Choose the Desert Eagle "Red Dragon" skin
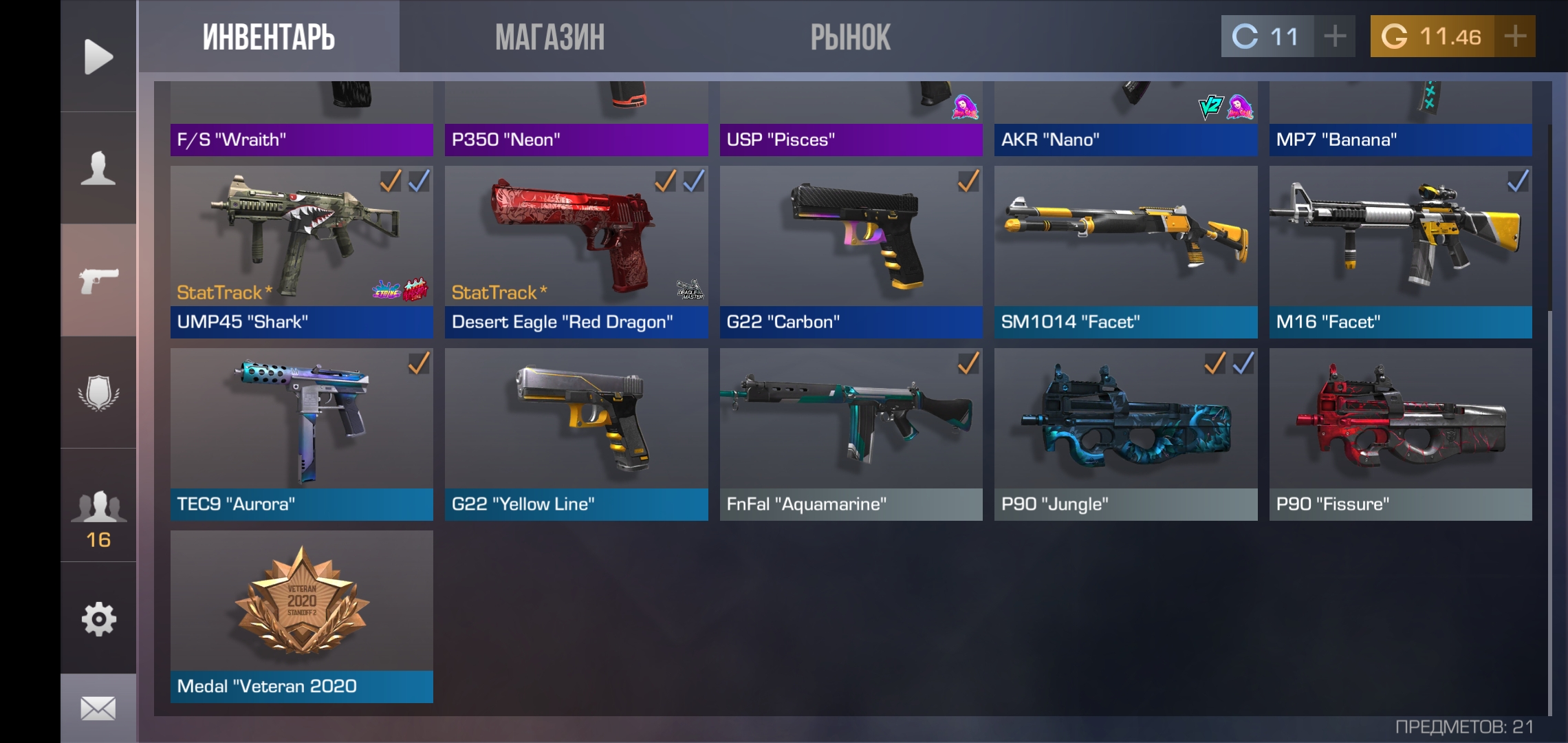Screen dimensions: 1568x743 pos(576,252)
